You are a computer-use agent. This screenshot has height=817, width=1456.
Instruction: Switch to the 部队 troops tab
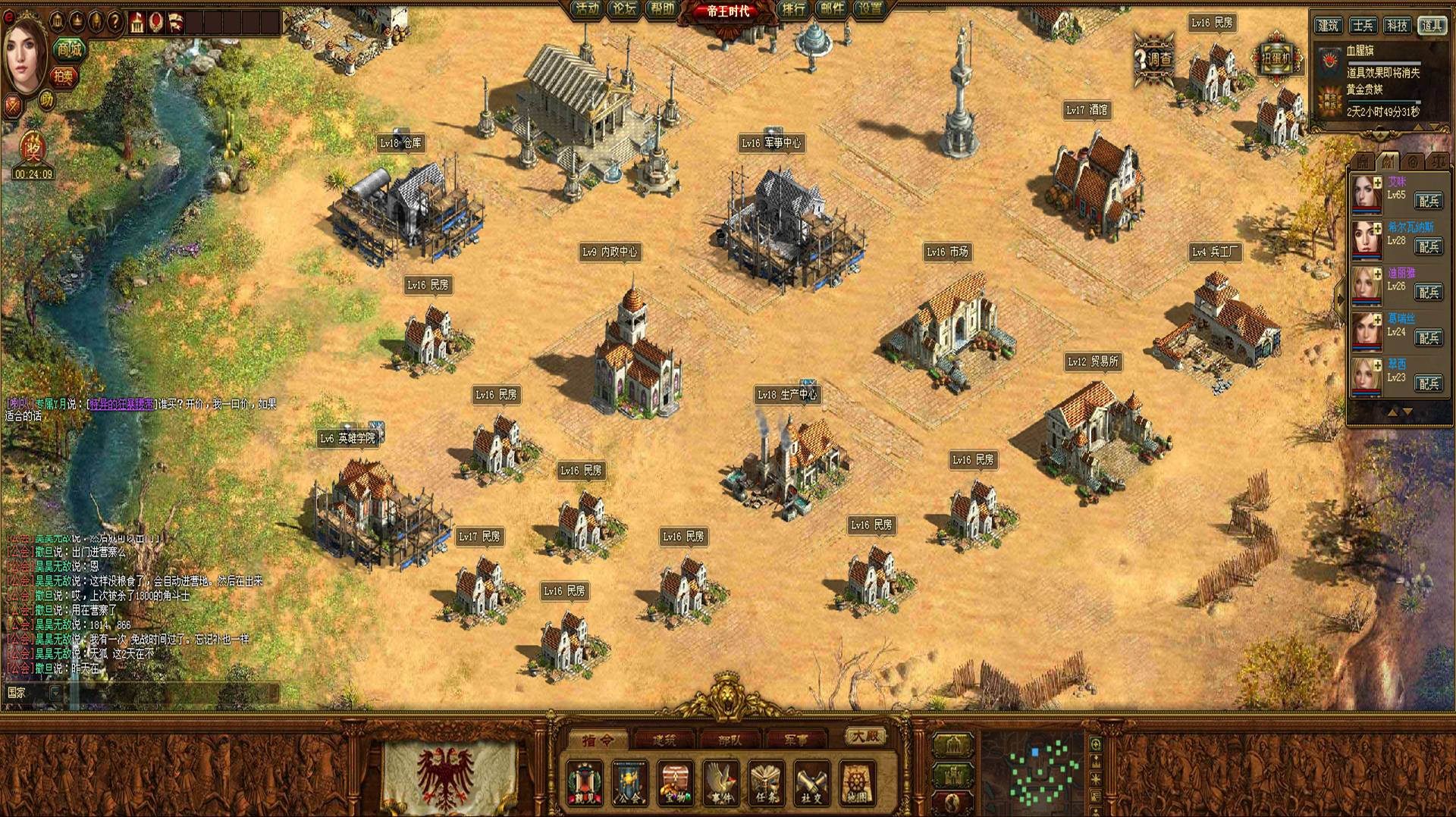coord(730,740)
